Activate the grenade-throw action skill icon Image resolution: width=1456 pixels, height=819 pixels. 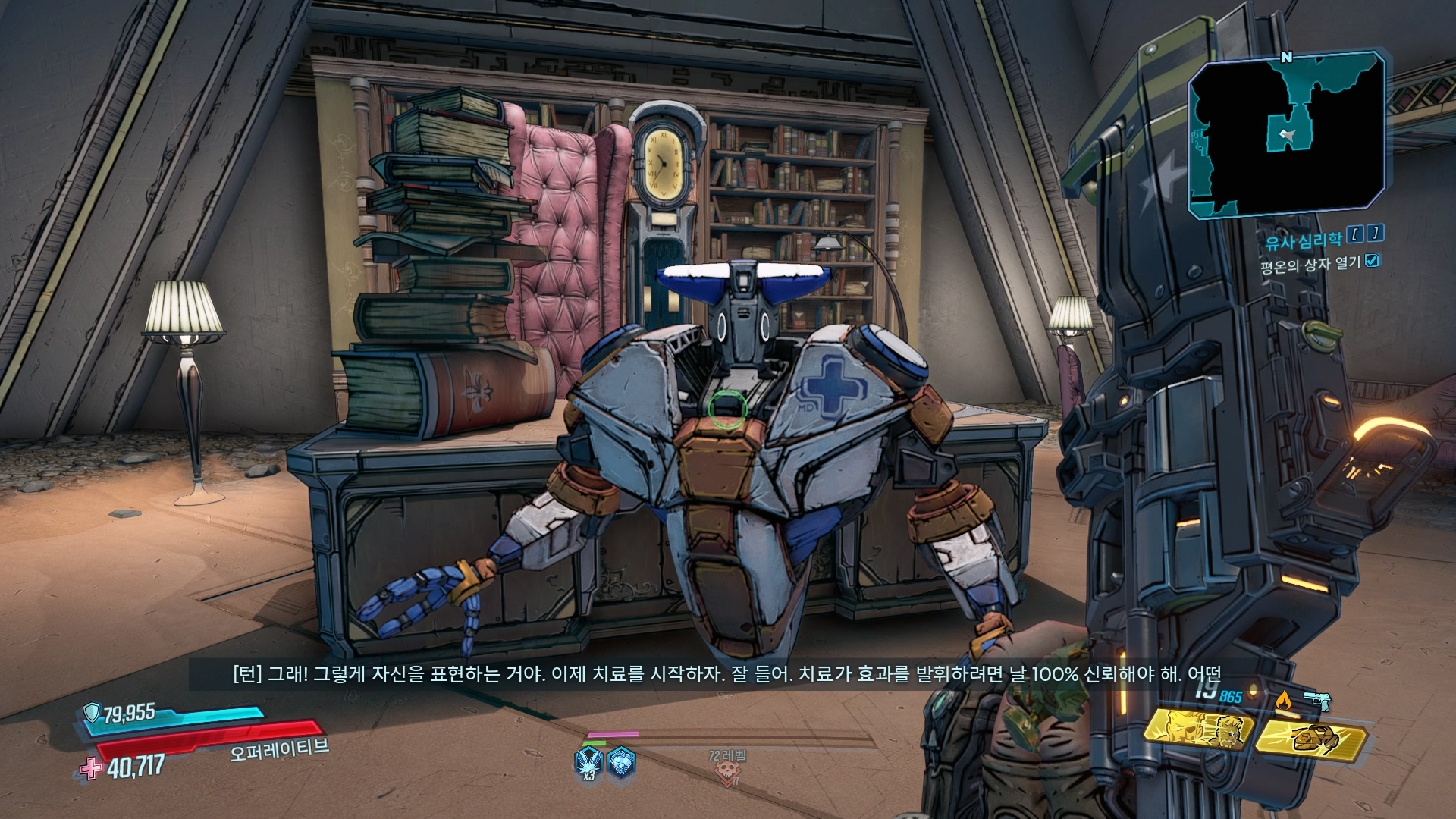tap(1311, 736)
